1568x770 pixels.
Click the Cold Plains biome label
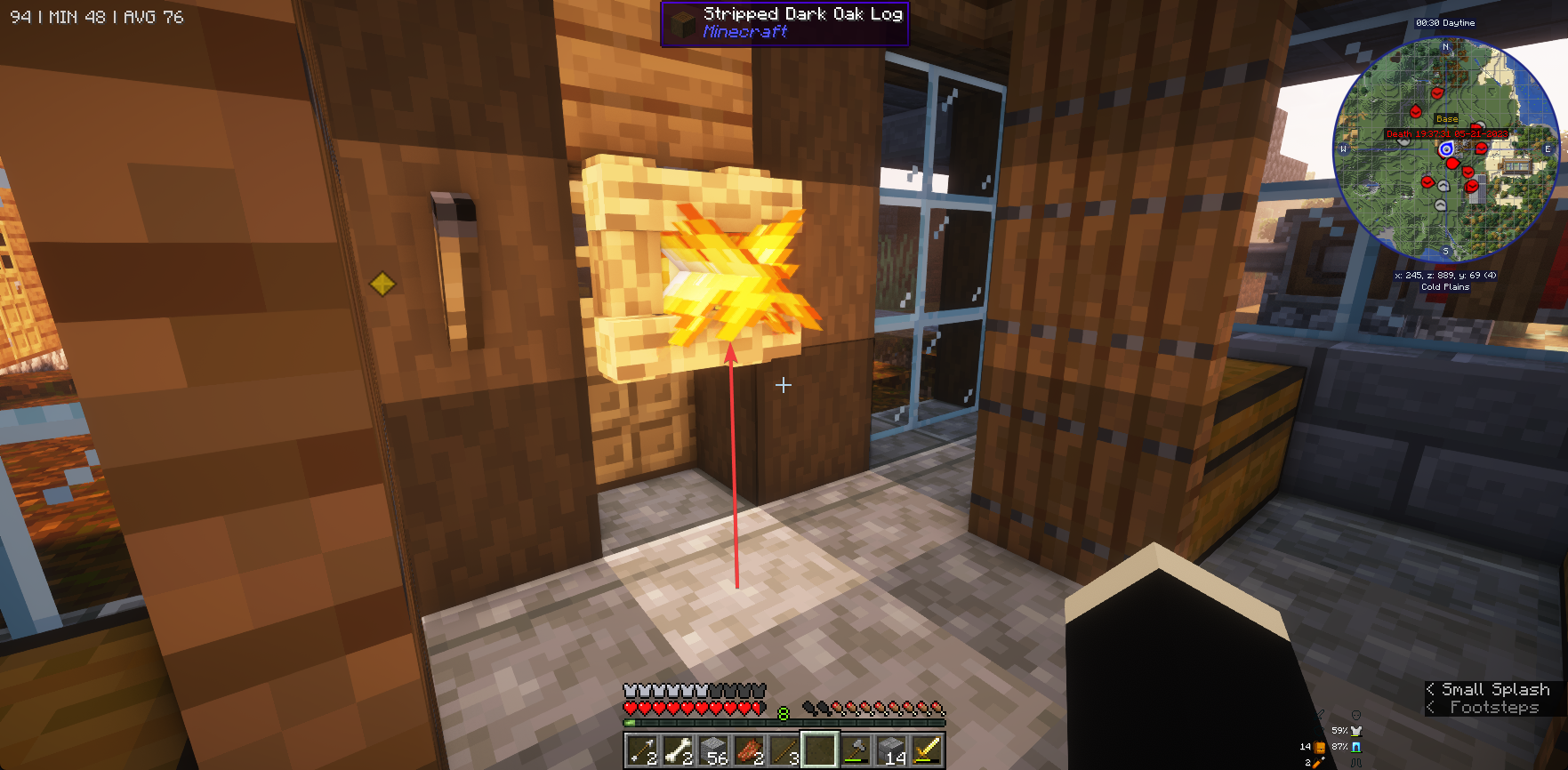pos(1447,287)
